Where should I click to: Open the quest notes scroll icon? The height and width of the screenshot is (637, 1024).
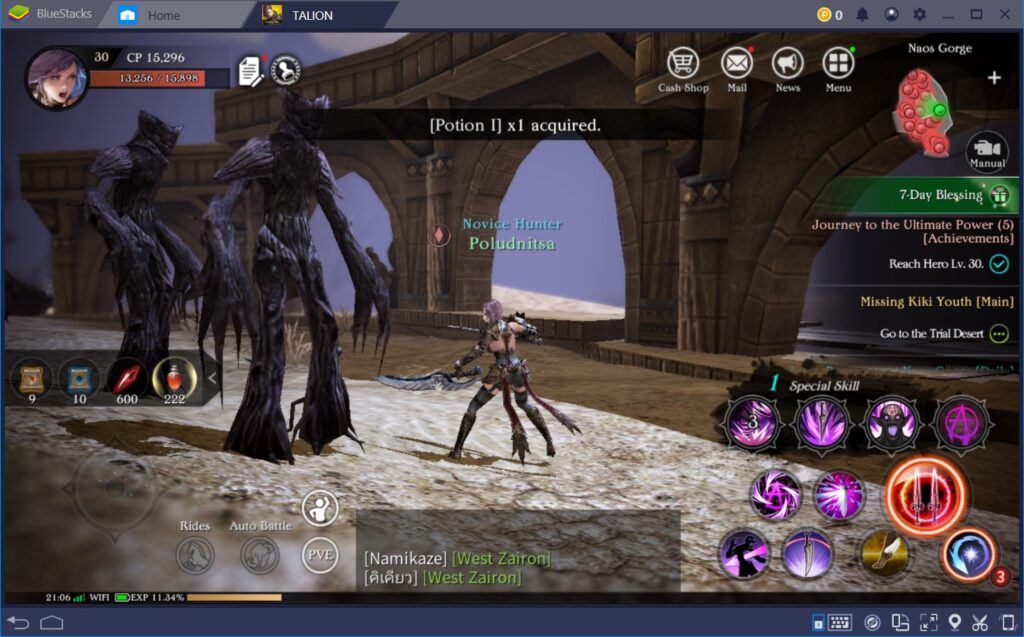(250, 71)
